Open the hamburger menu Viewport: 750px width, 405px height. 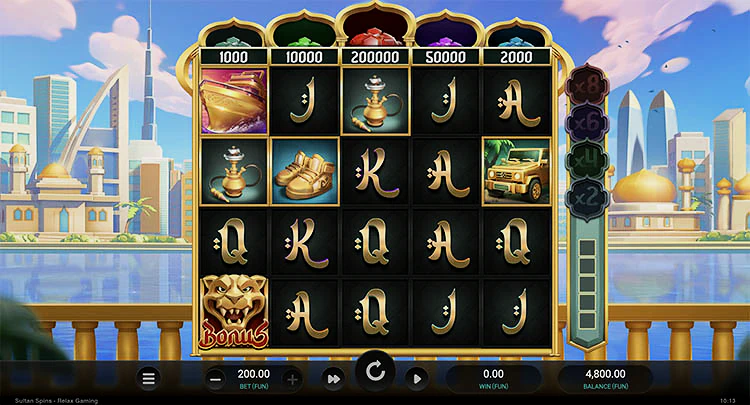click(x=149, y=378)
